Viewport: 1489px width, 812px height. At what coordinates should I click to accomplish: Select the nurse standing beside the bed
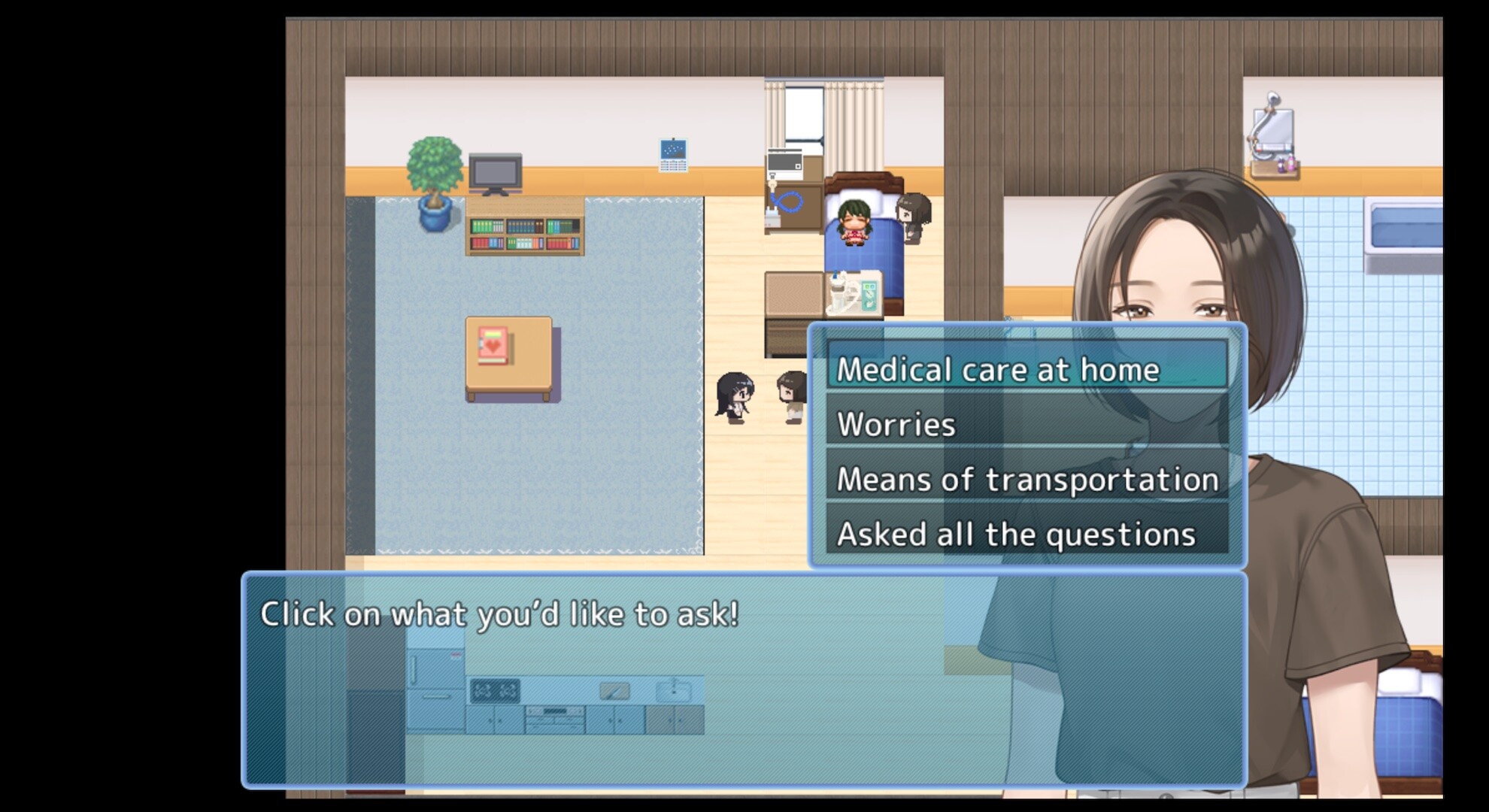(x=912, y=217)
